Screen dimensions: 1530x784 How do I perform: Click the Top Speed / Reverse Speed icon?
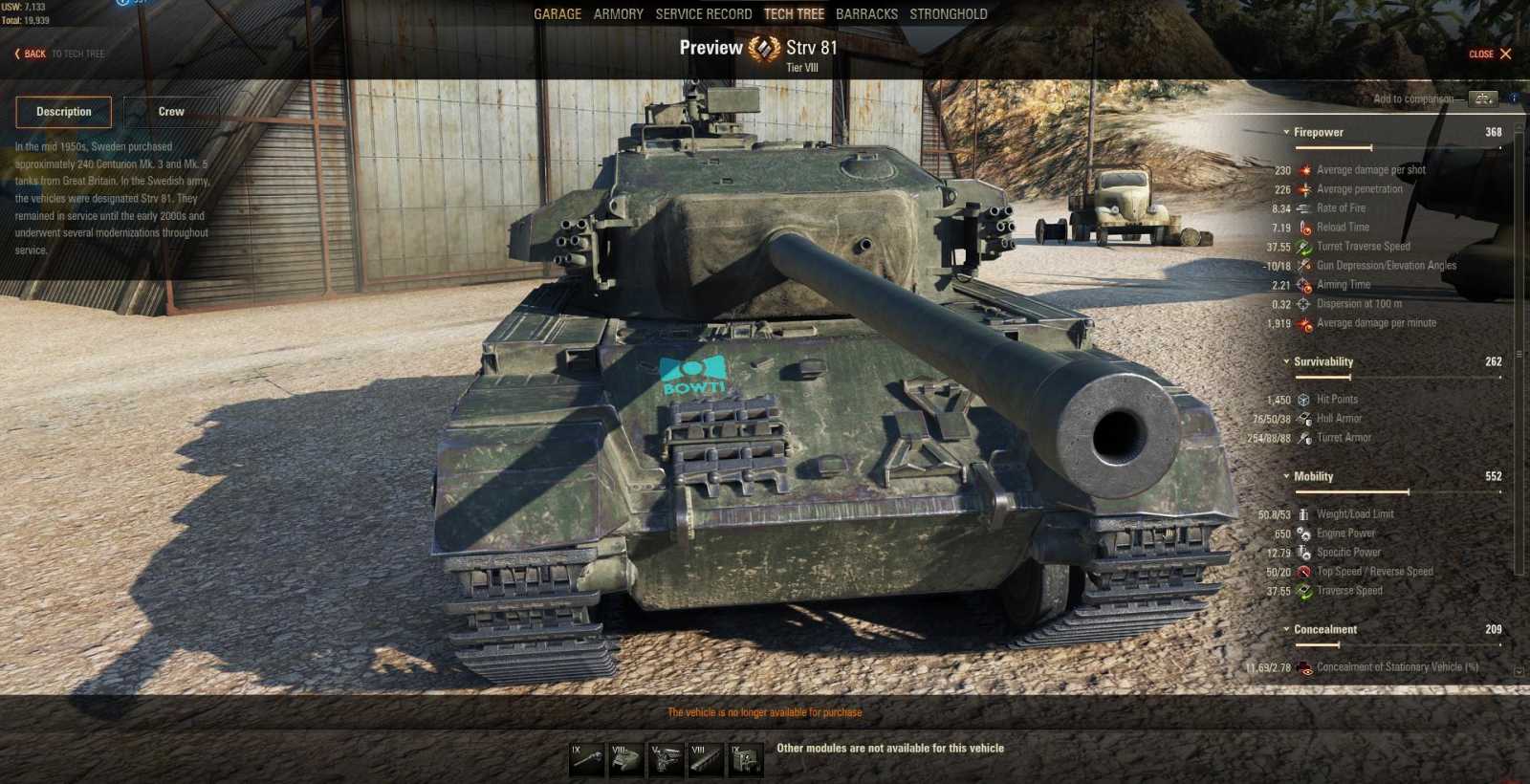coord(1302,571)
